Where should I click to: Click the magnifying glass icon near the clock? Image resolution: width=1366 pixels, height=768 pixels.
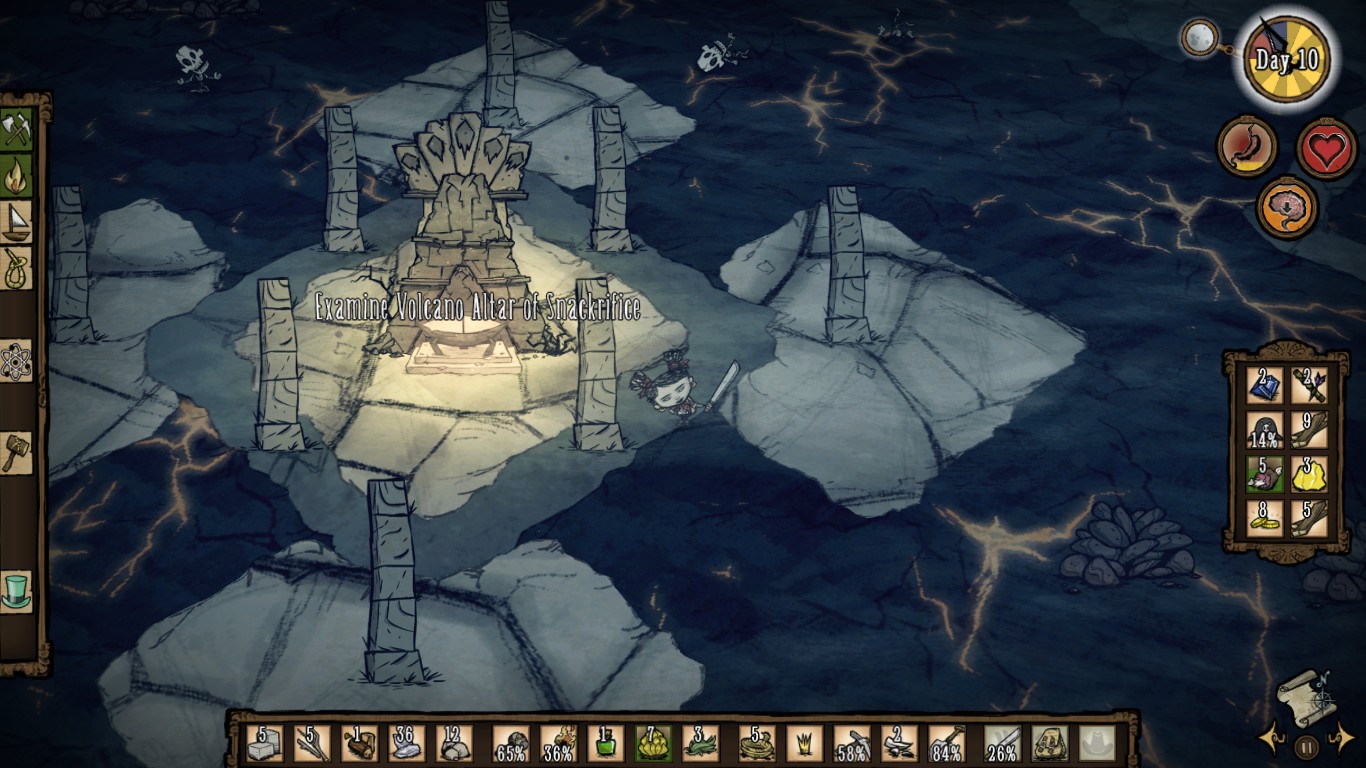pos(1198,39)
